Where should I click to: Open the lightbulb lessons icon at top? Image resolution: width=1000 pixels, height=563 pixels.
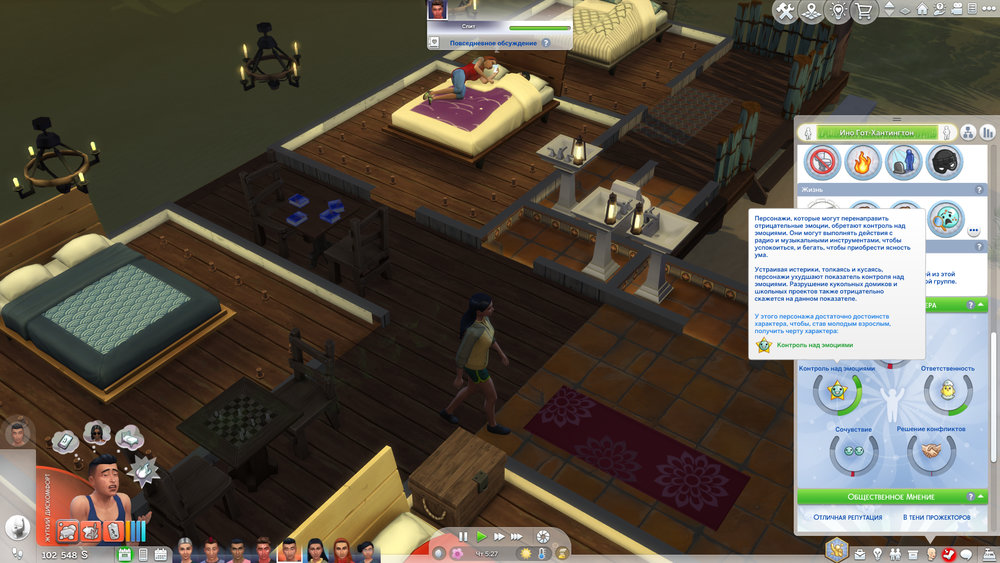(837, 11)
